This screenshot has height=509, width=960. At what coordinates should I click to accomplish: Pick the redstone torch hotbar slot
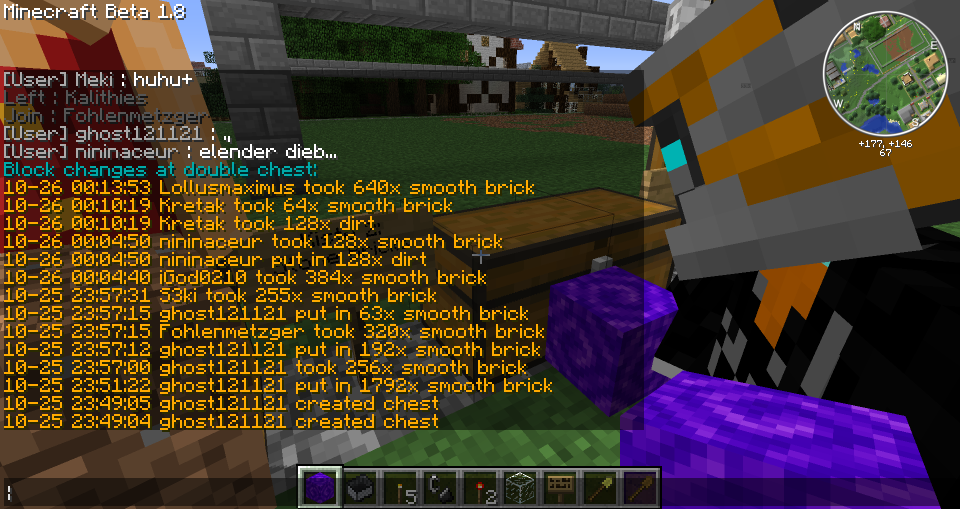click(481, 488)
